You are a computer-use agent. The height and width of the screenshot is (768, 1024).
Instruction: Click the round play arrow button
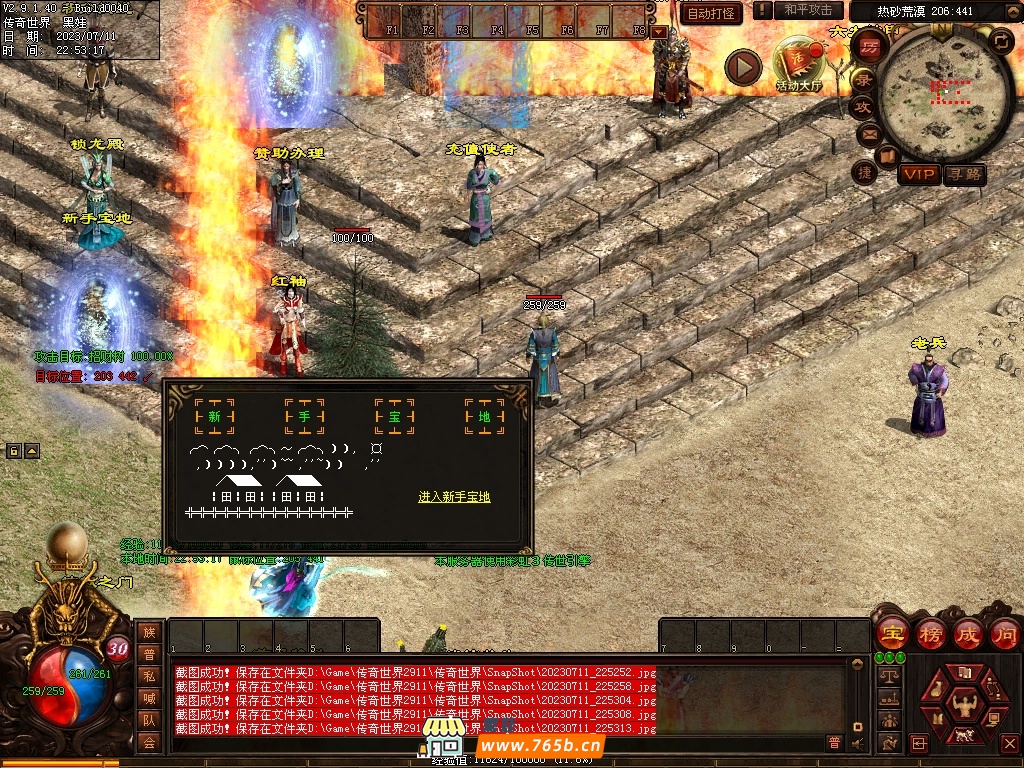[743, 67]
